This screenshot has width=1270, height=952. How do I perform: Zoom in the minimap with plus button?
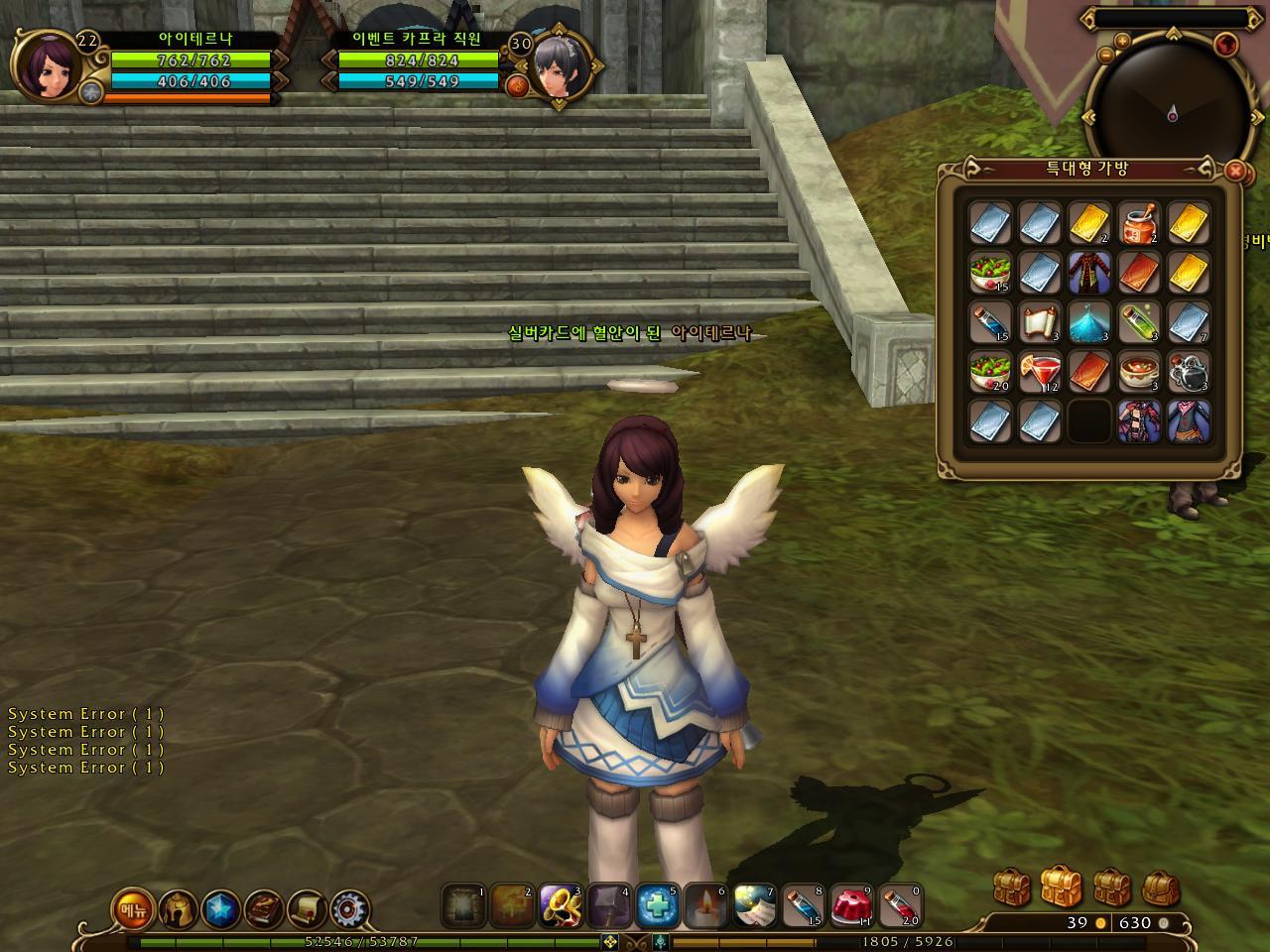[1122, 41]
